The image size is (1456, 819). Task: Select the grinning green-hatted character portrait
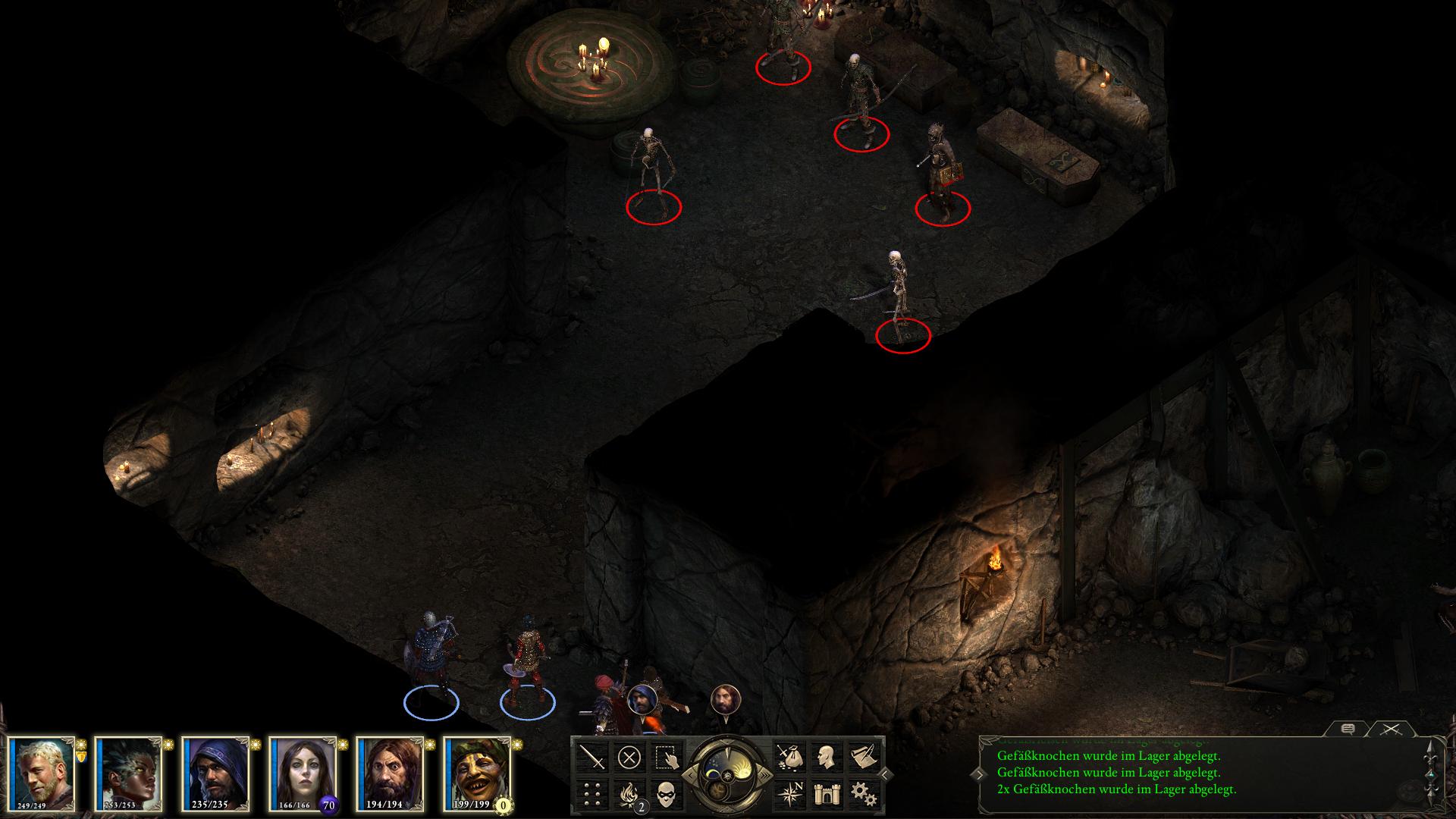click(479, 773)
